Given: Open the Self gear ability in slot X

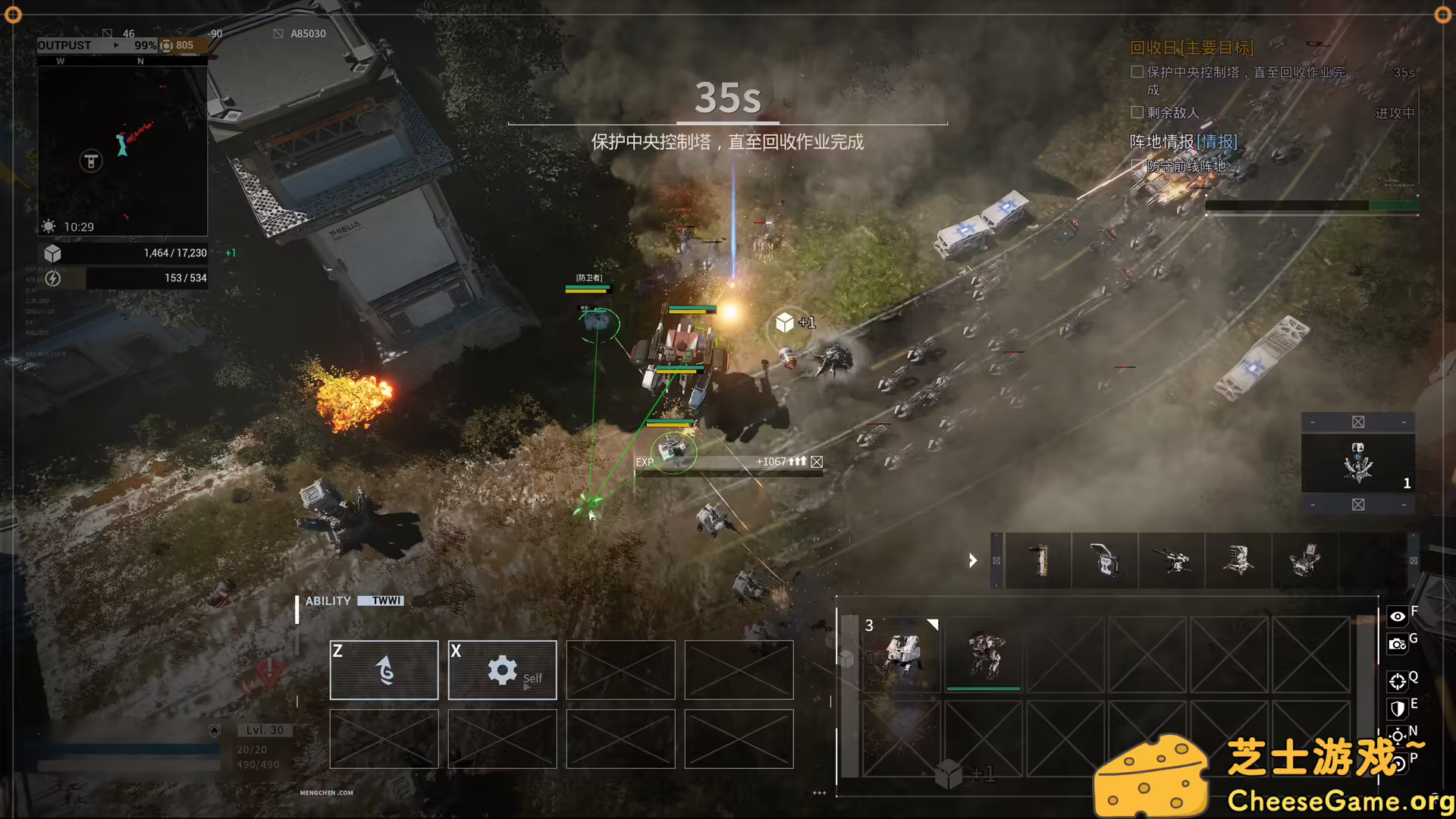Looking at the screenshot, I should pos(502,670).
